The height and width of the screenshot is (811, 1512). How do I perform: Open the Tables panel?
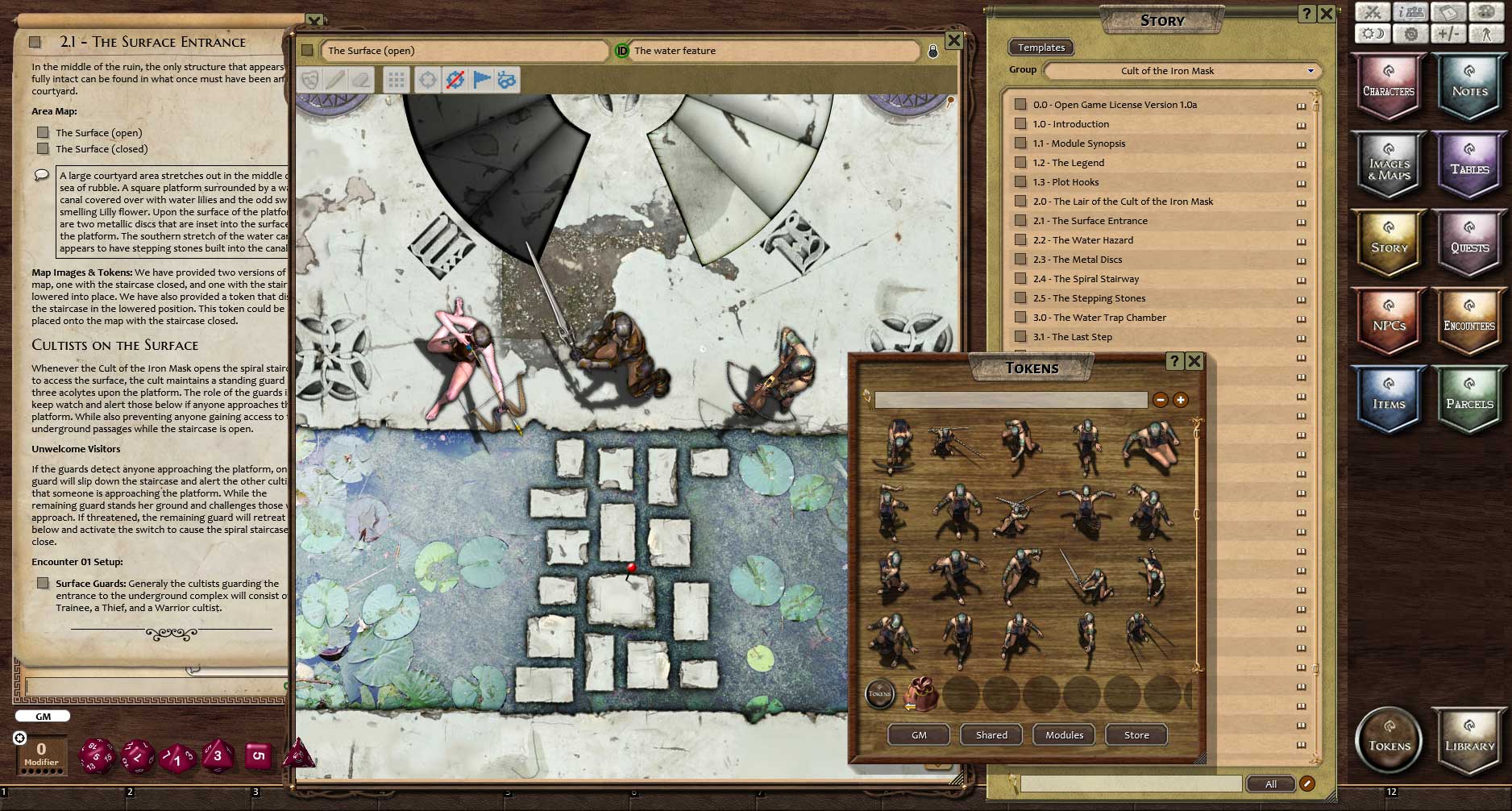pos(1469,165)
